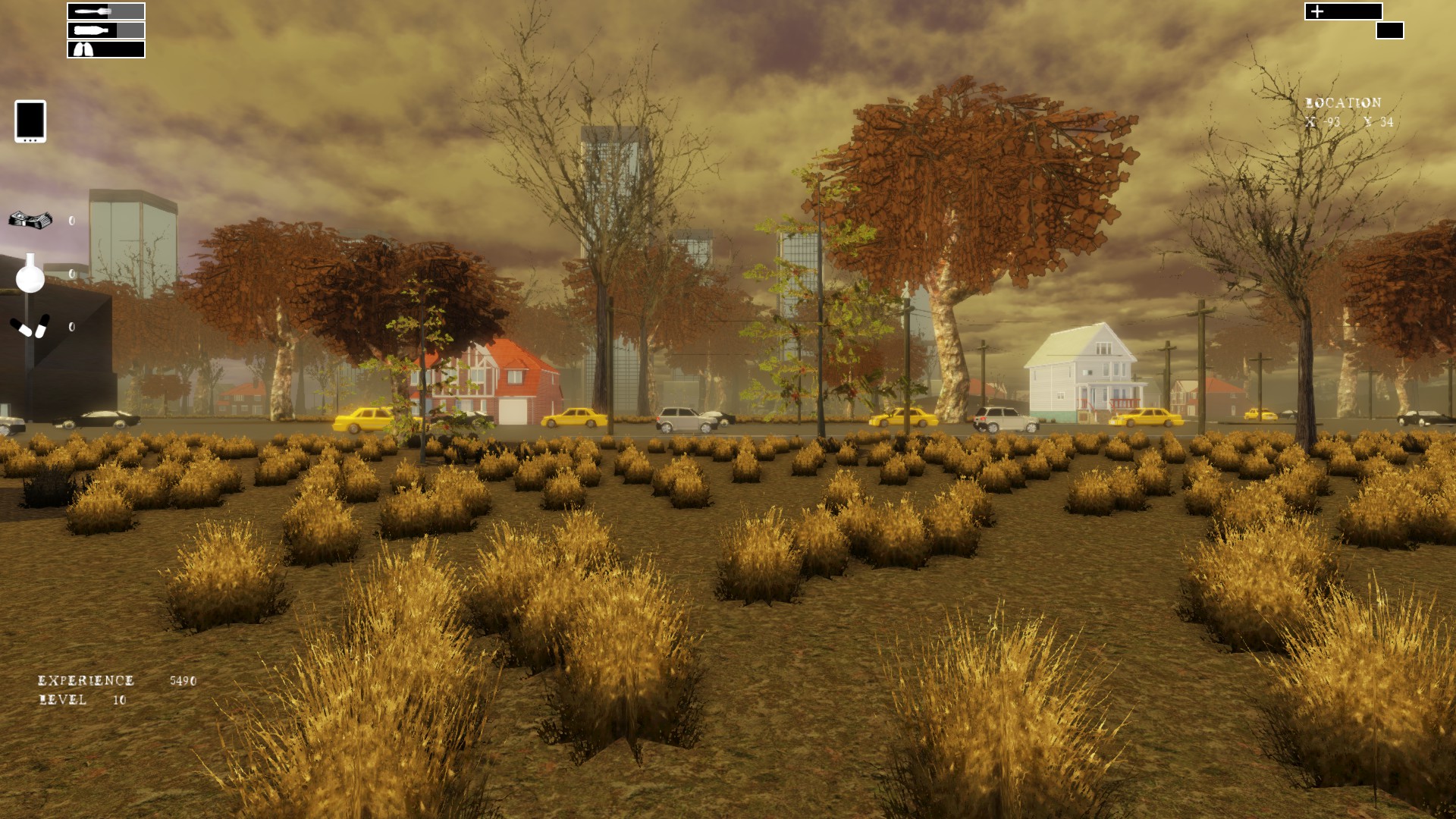
Task: Click the X coordinate value -93
Action: click(1332, 122)
